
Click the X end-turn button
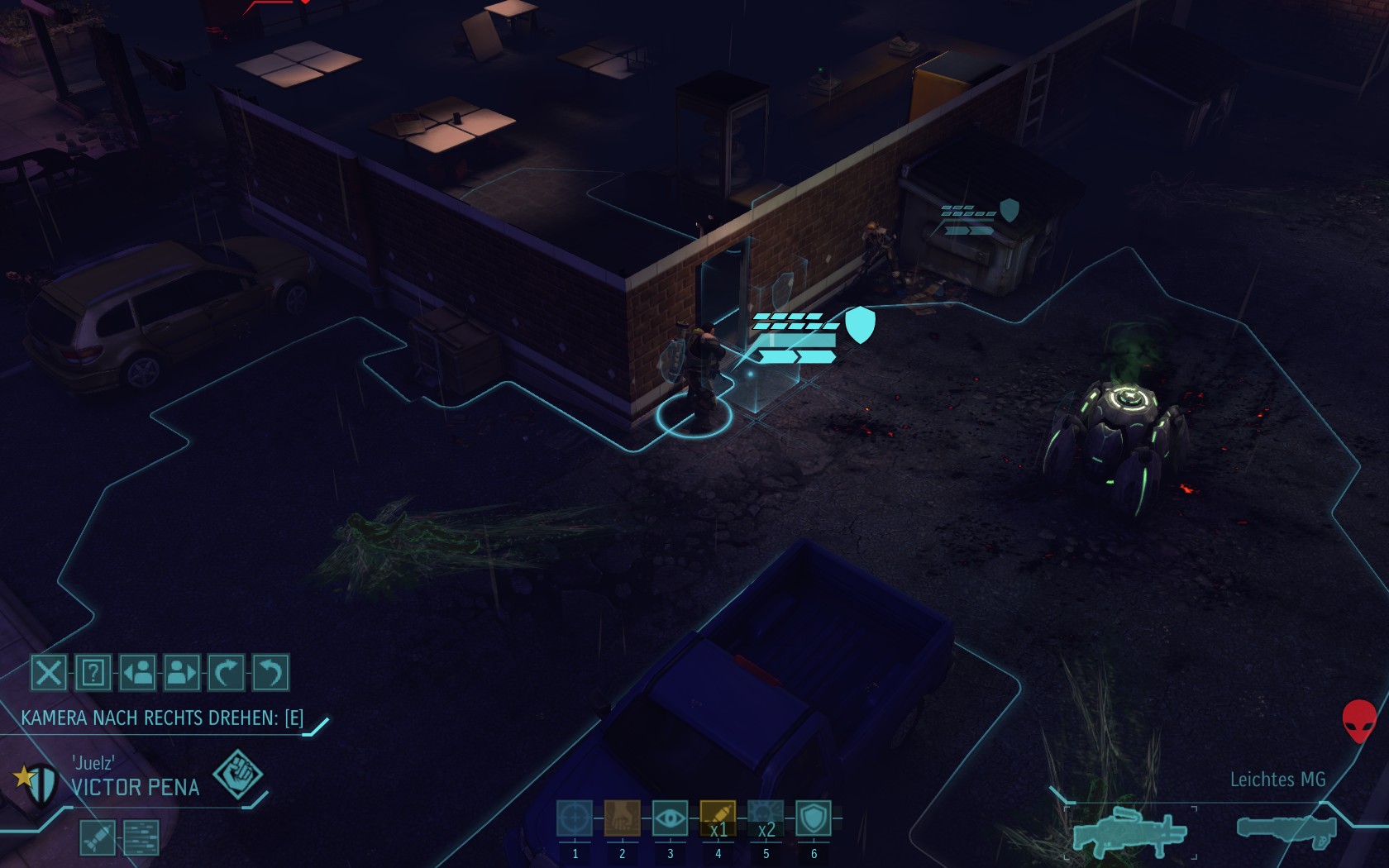tap(49, 673)
